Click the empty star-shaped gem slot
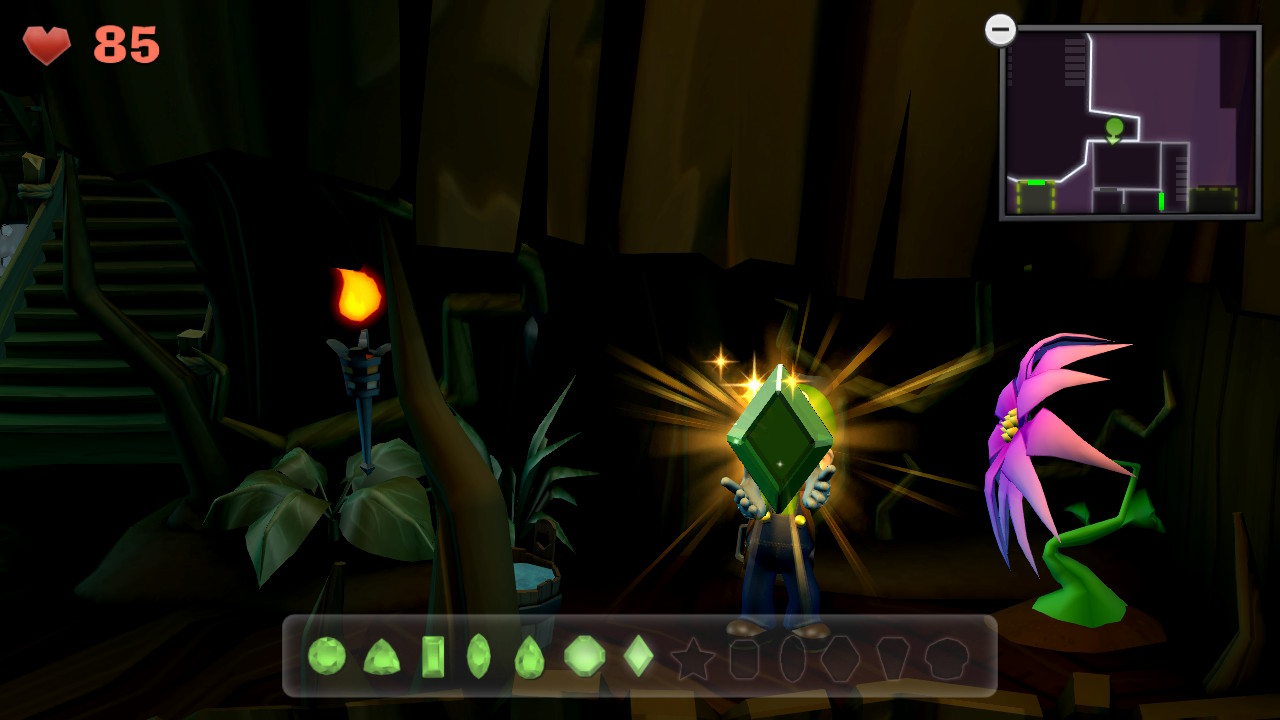The image size is (1280, 720). pos(692,659)
